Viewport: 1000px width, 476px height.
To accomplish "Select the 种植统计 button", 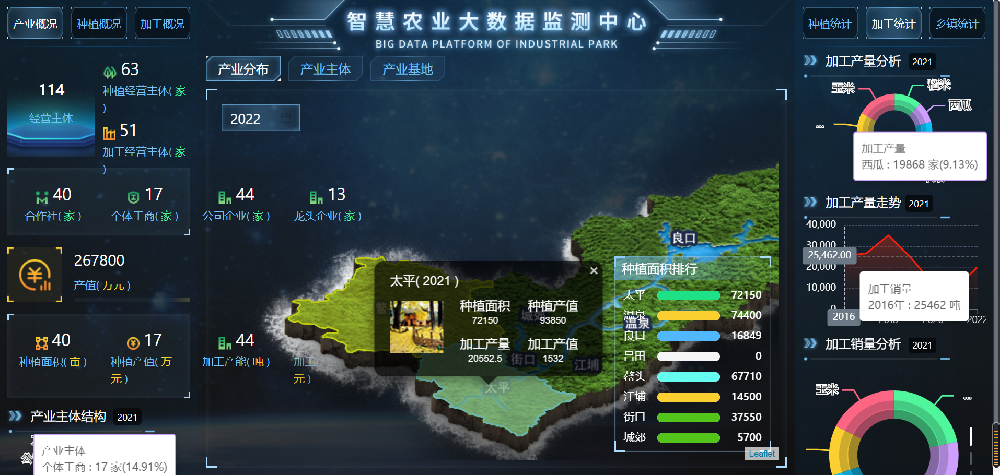I will [829, 23].
